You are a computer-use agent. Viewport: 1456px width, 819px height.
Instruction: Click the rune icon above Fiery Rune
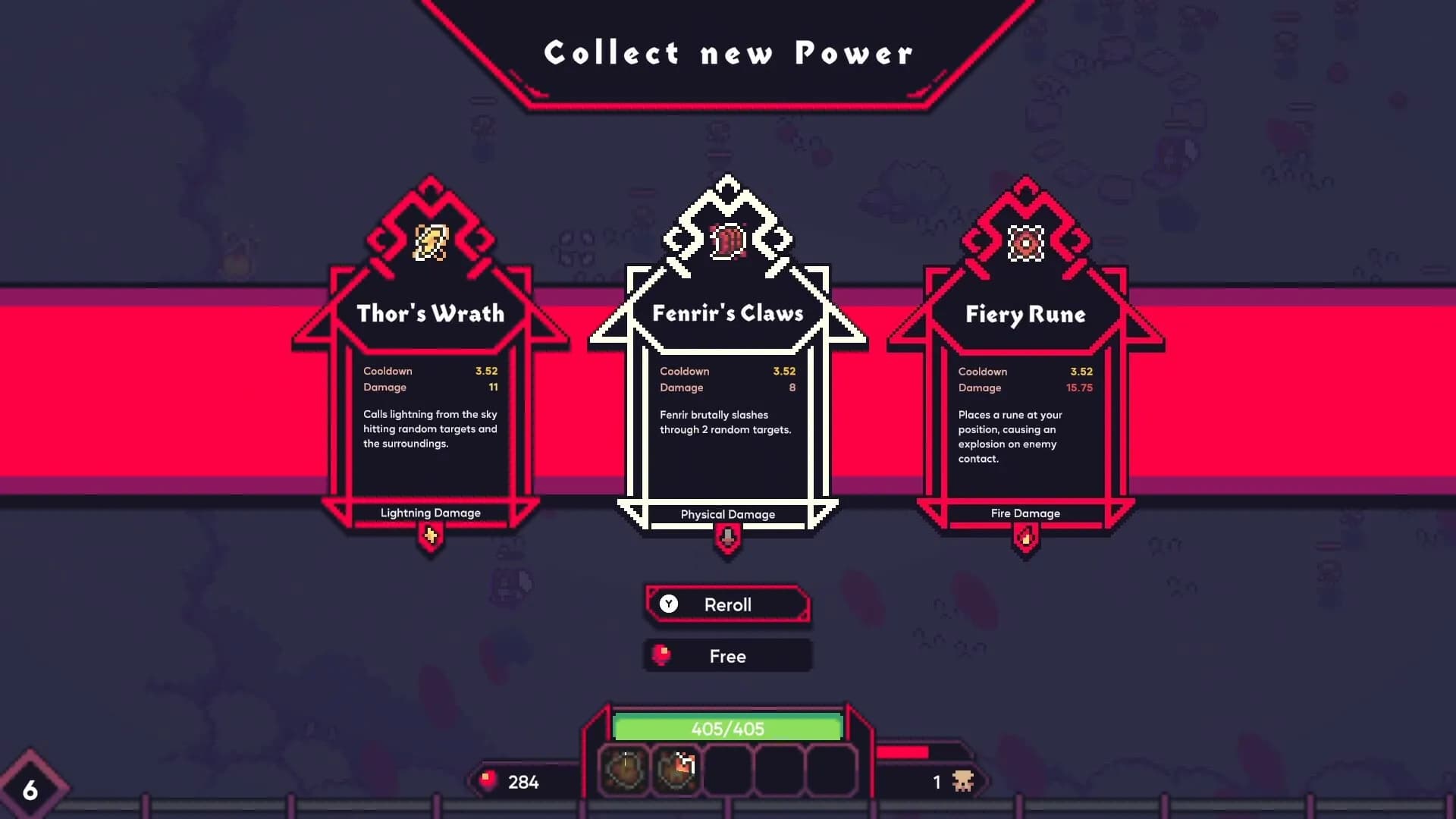point(1025,241)
